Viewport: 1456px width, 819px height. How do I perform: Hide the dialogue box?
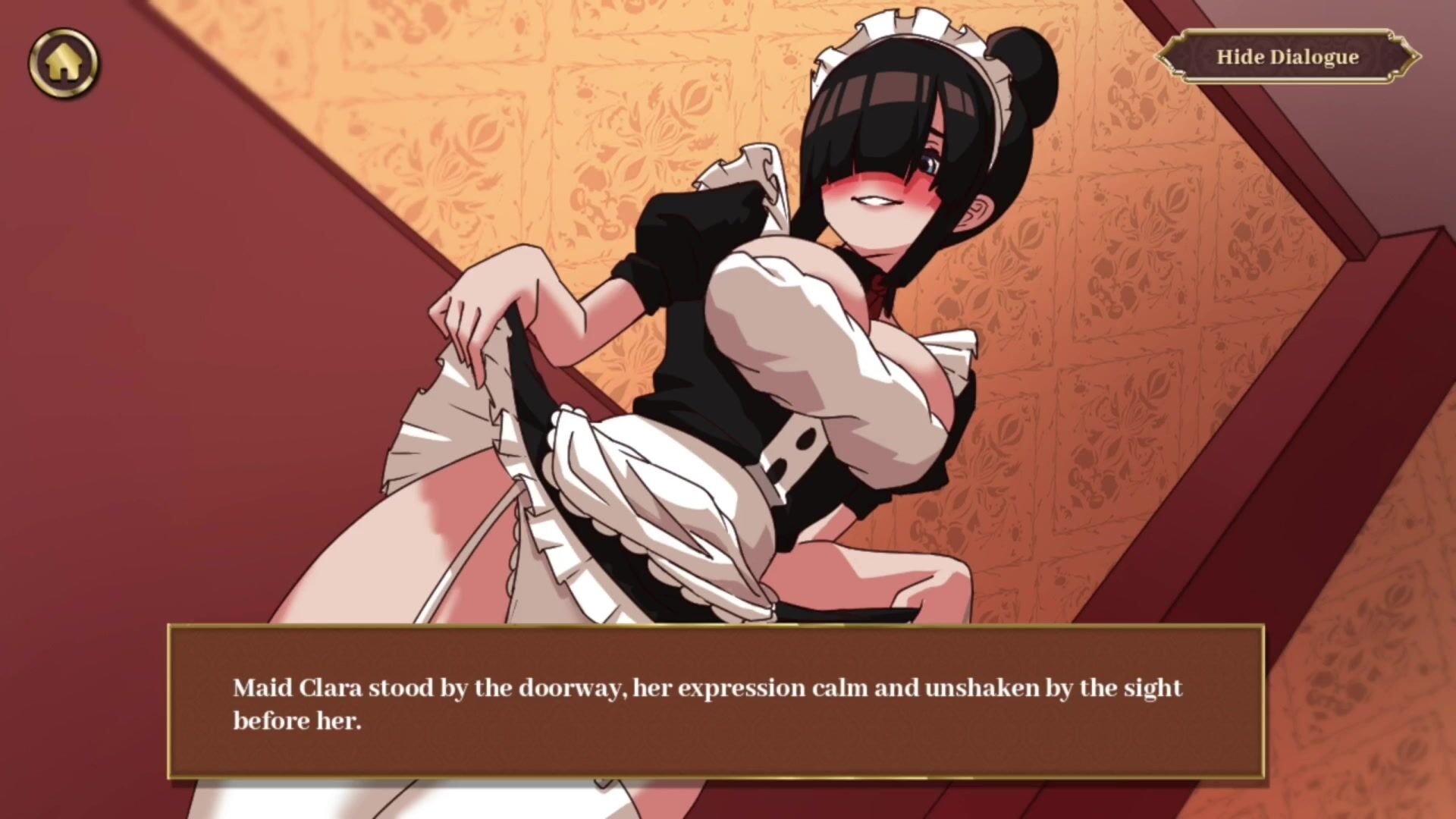pos(1287,57)
